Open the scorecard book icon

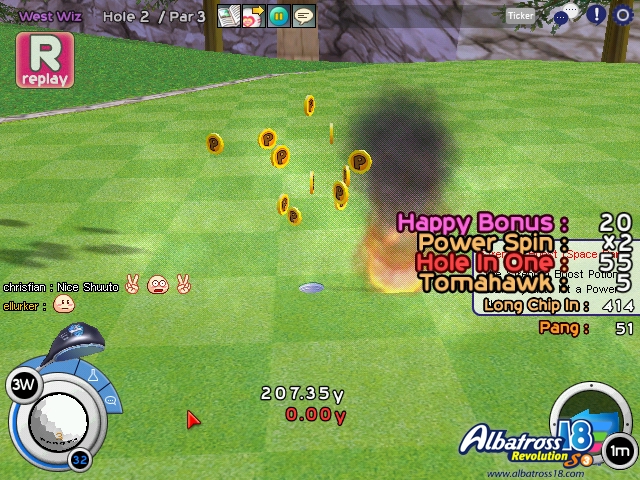click(x=229, y=16)
